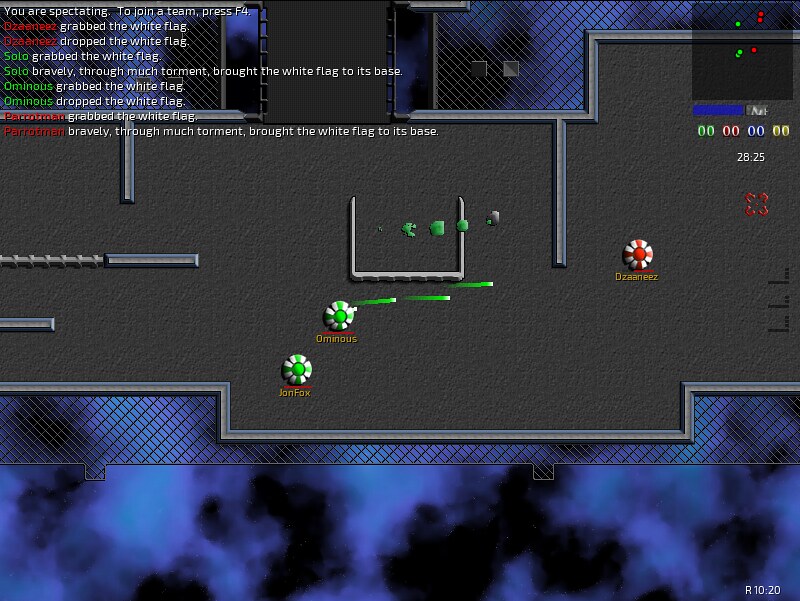Screen dimensions: 800x601
Task: Click the red crosshair target icon
Action: tap(756, 204)
